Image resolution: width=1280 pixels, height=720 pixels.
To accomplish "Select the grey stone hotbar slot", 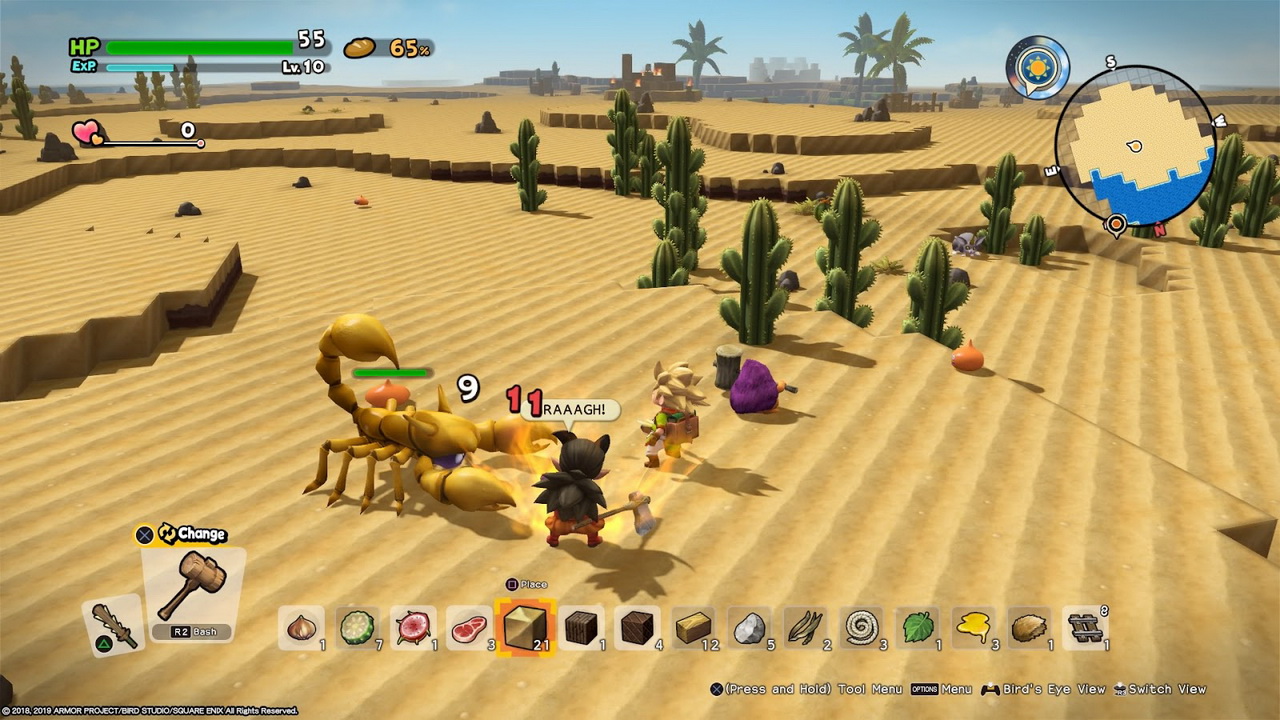I will (x=749, y=628).
